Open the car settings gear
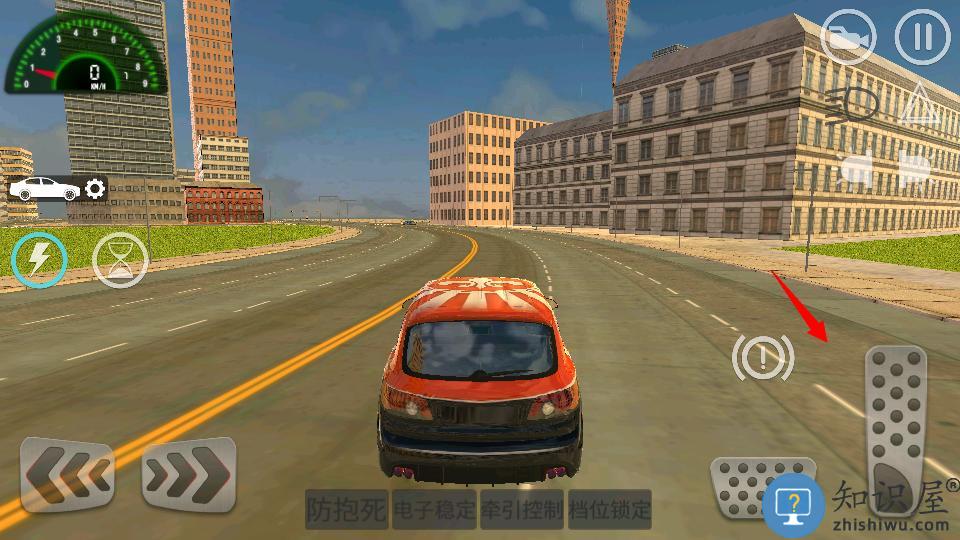This screenshot has height=540, width=960. (95, 188)
